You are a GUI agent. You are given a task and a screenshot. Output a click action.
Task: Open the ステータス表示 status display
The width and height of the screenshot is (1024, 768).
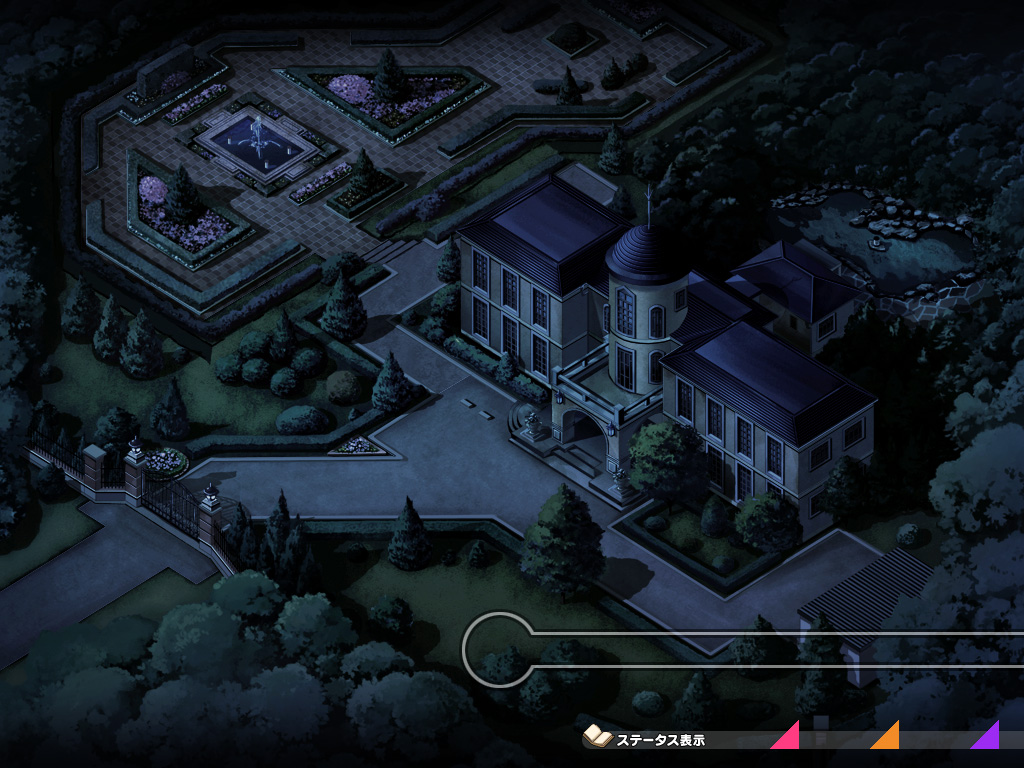tap(646, 740)
